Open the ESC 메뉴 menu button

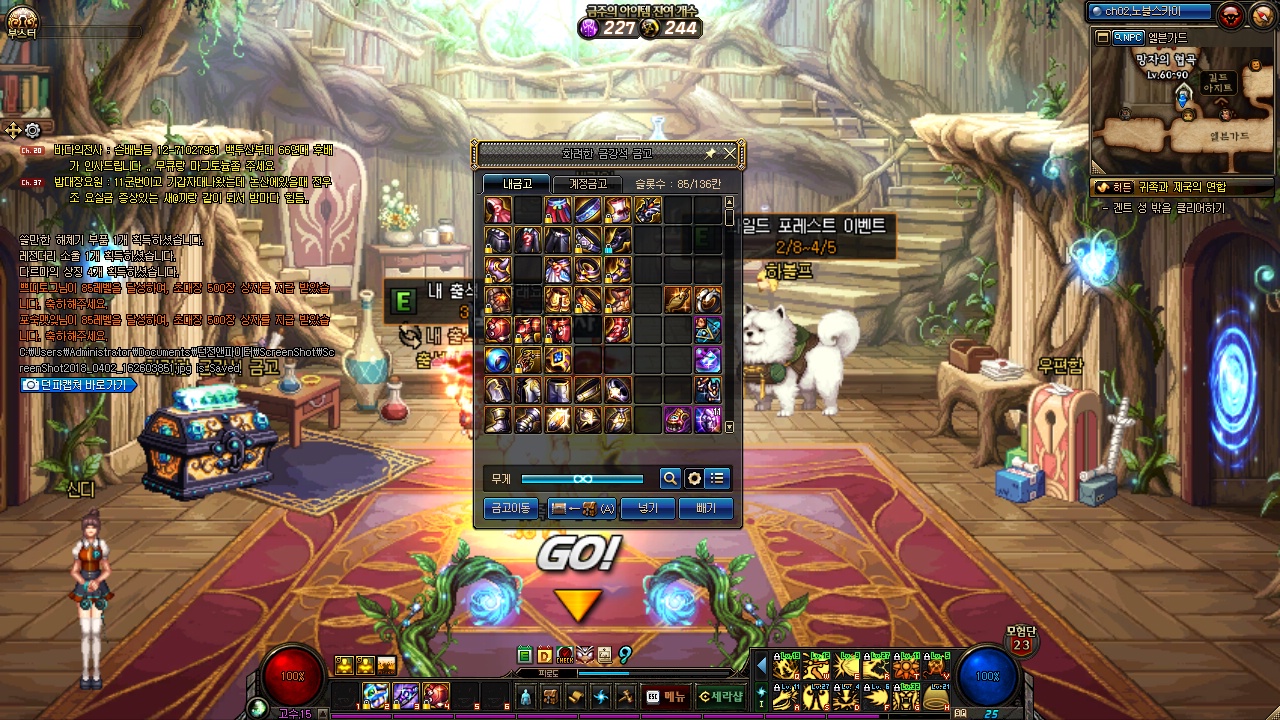coord(667,696)
